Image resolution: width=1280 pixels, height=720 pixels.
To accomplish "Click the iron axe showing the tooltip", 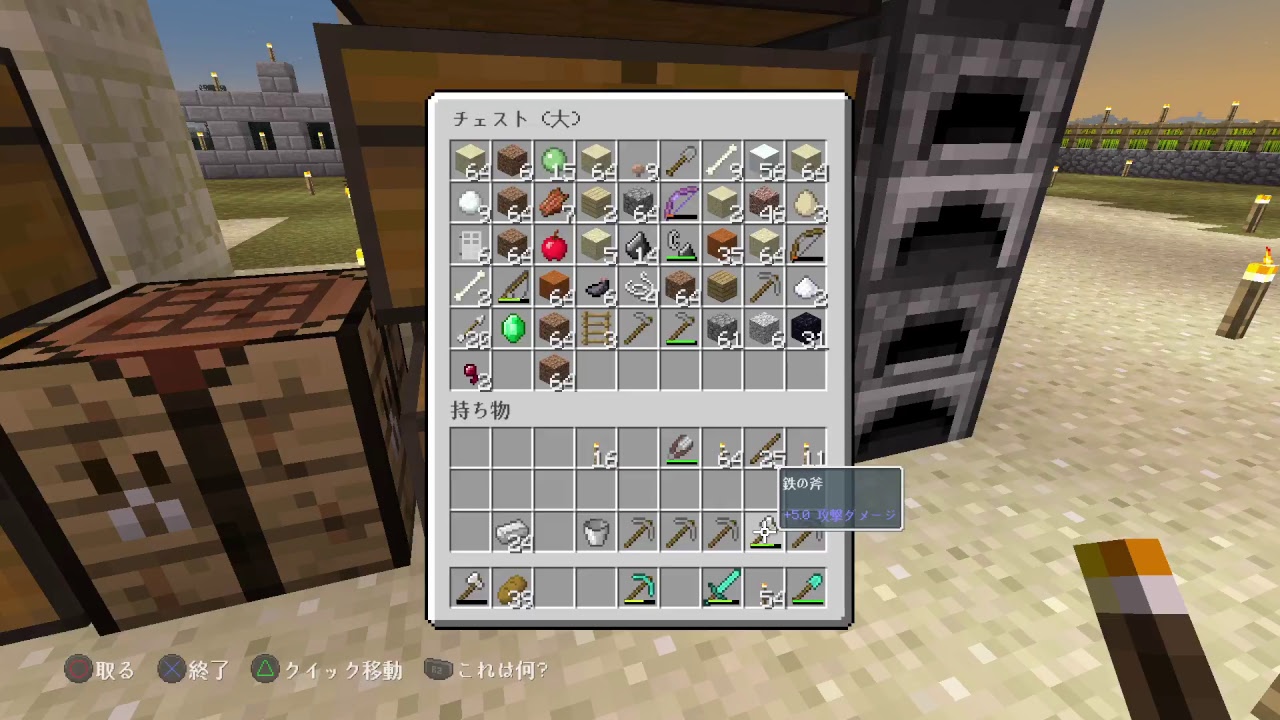I will pyautogui.click(x=764, y=531).
